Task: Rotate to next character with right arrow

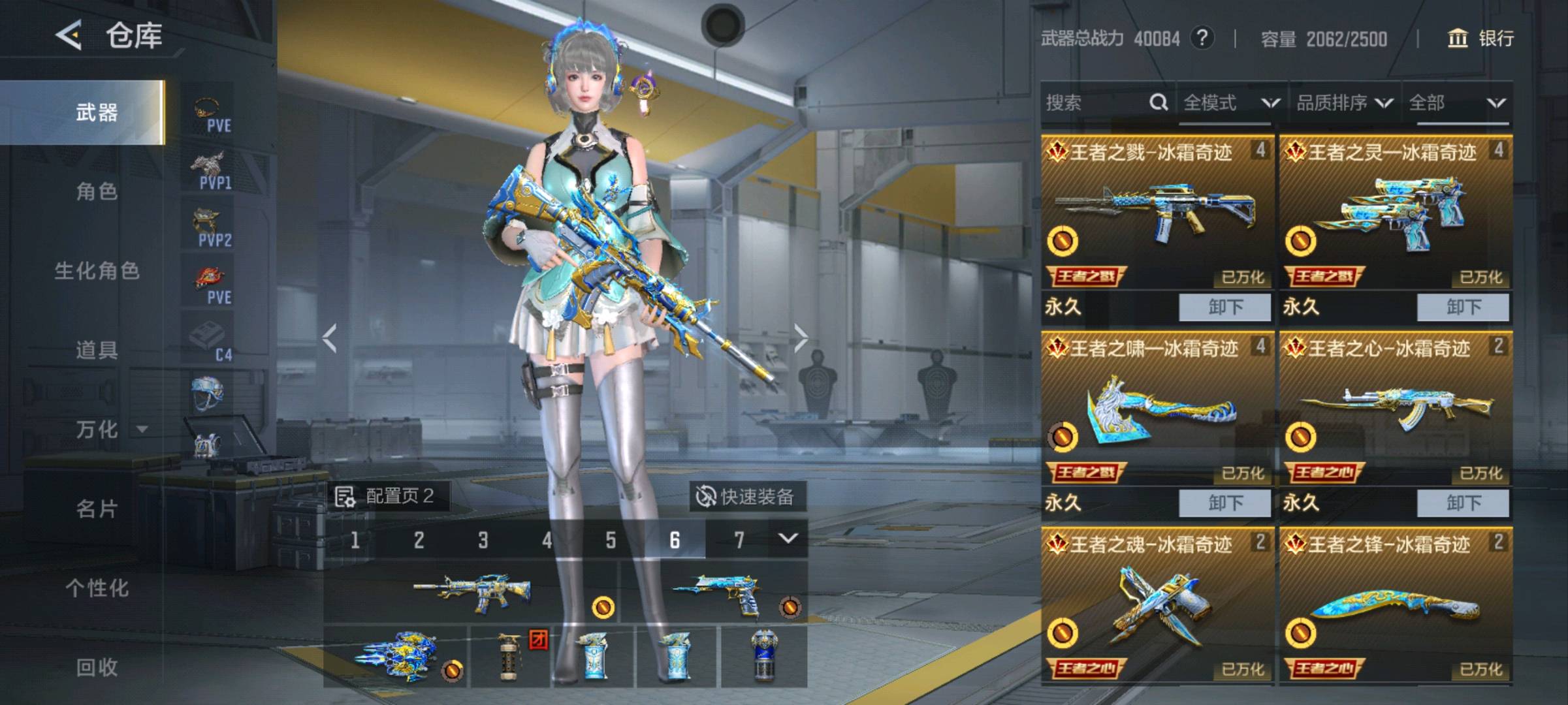Action: (x=801, y=338)
